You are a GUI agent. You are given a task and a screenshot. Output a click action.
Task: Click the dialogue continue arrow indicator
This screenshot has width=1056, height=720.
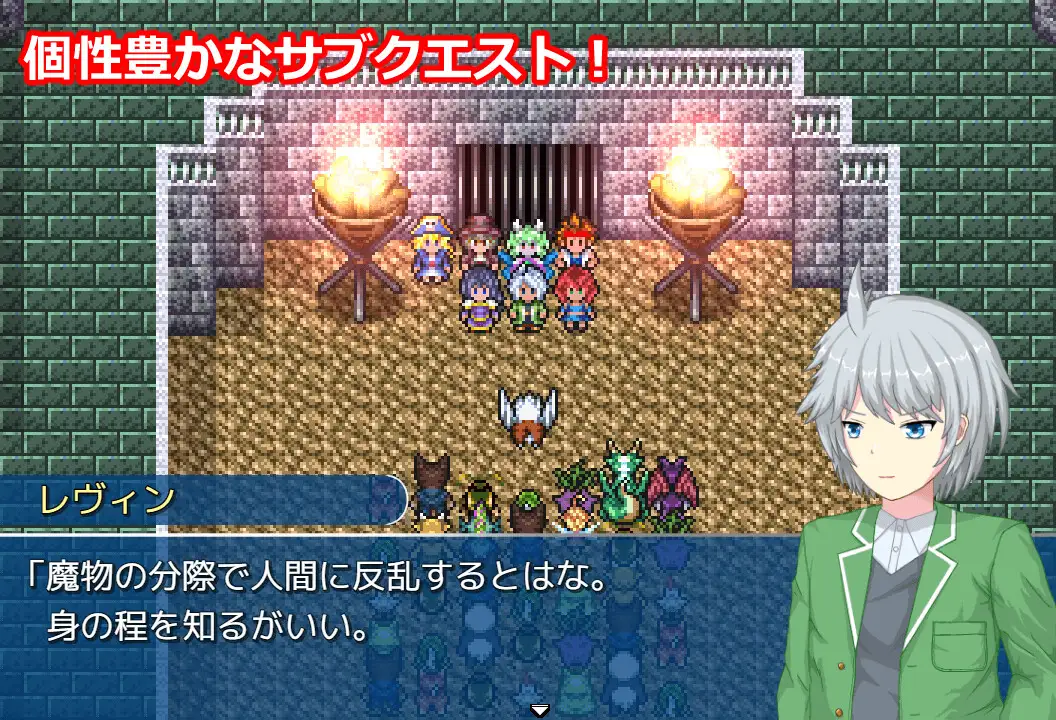tap(540, 710)
